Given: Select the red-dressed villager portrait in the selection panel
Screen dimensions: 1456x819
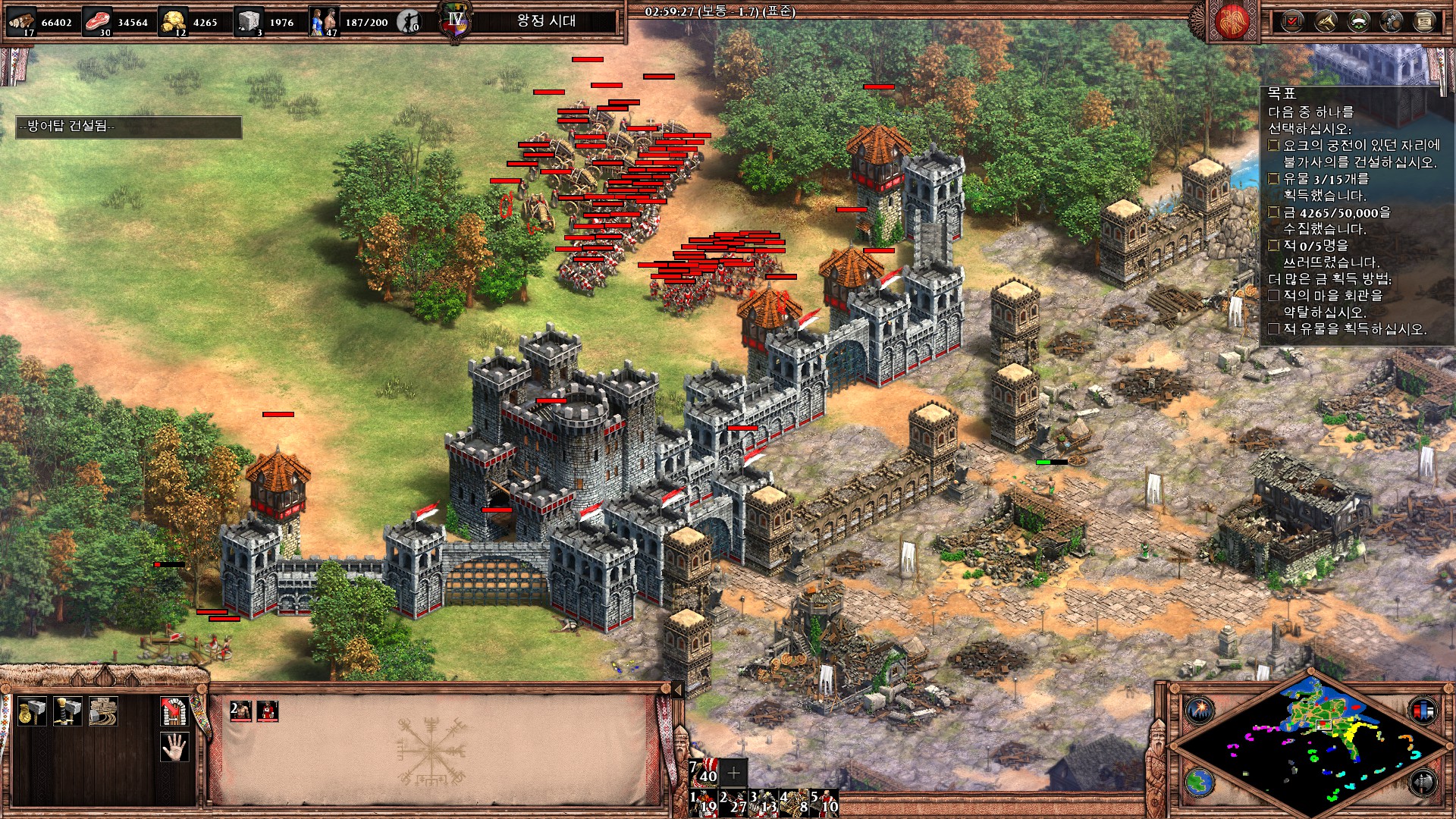Looking at the screenshot, I should coord(268,711).
